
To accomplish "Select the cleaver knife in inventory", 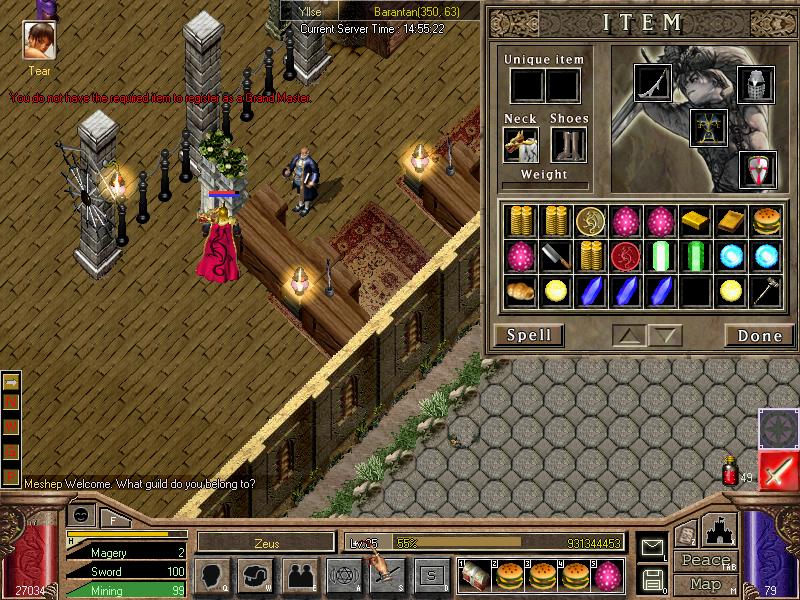I will pyautogui.click(x=556, y=255).
